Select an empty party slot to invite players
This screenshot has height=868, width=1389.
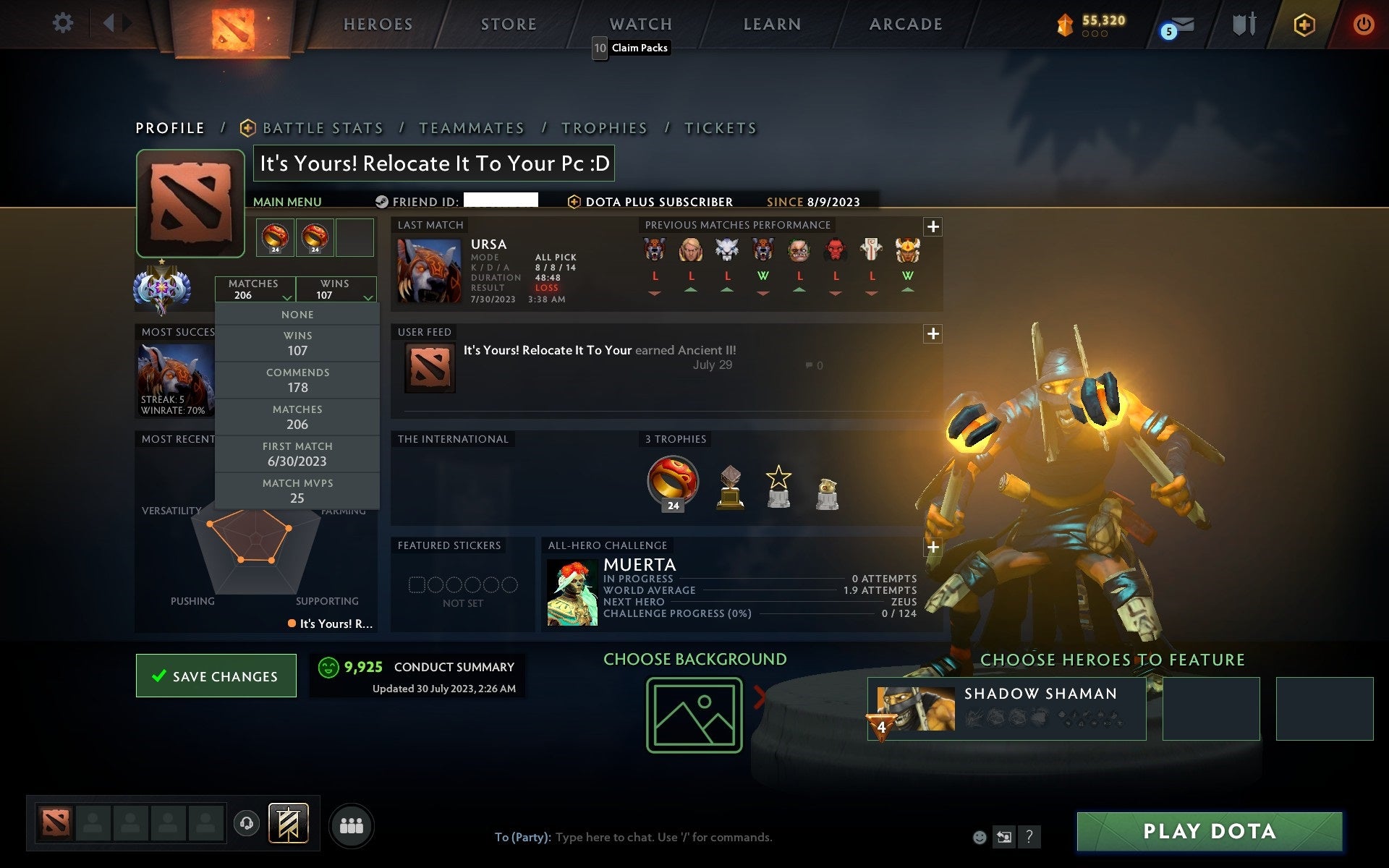(92, 823)
